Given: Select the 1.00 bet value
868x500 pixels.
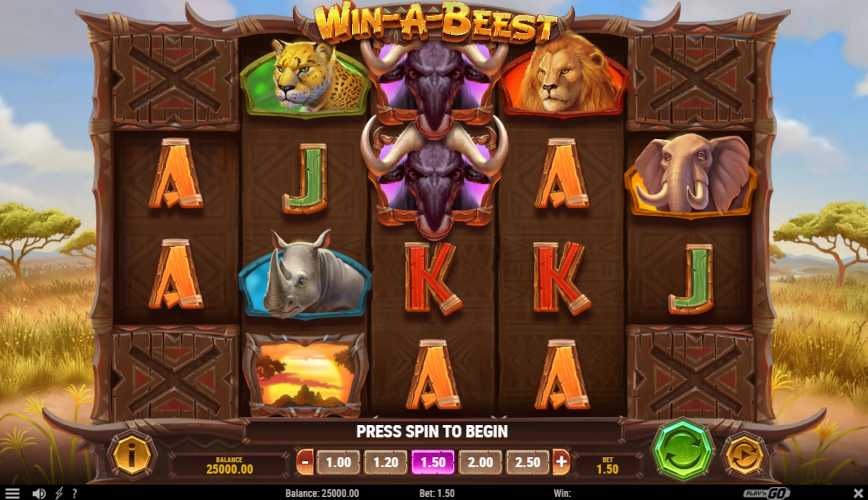Looking at the screenshot, I should [338, 462].
